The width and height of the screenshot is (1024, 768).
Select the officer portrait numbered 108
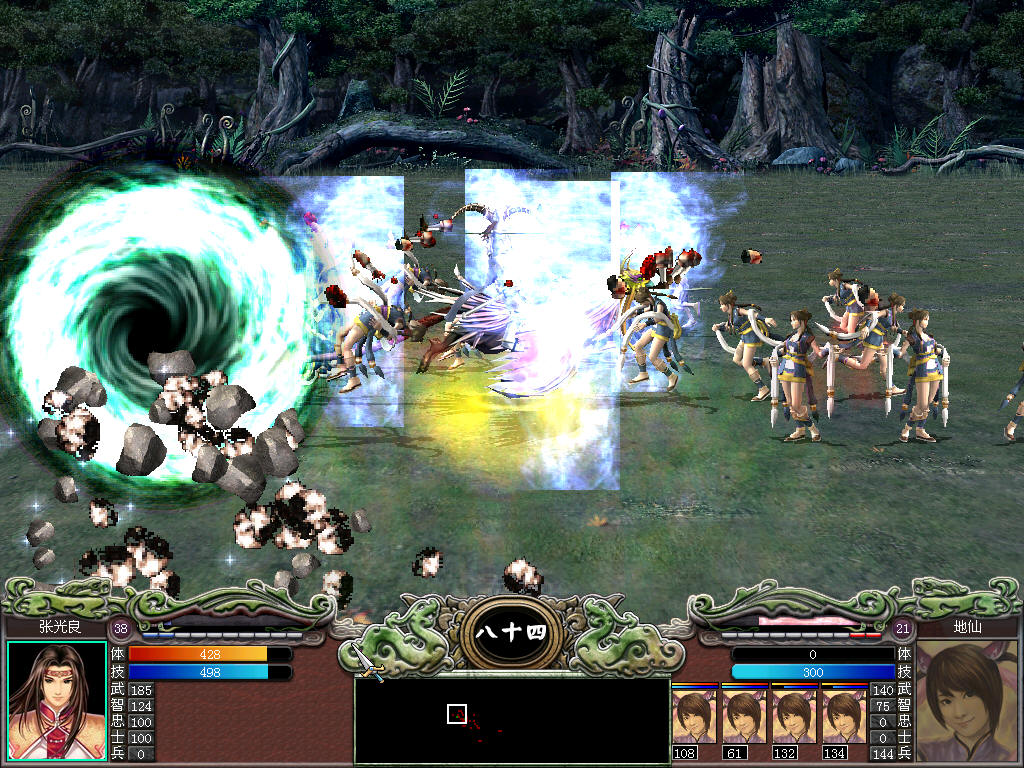(694, 715)
